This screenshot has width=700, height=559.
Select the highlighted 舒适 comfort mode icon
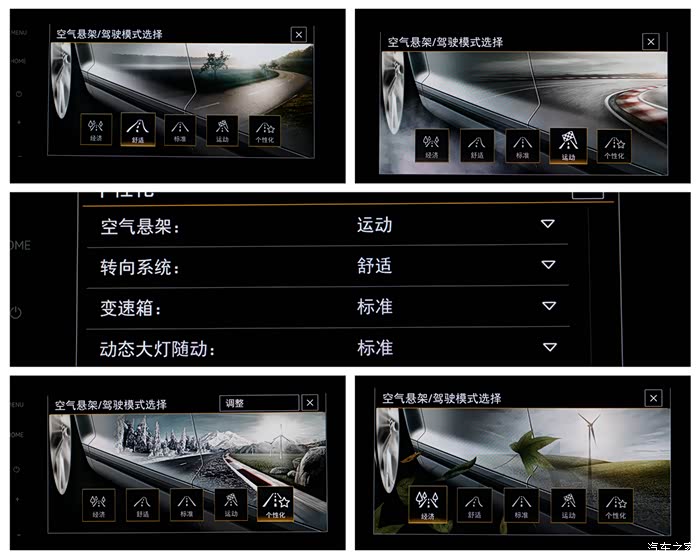(x=137, y=130)
